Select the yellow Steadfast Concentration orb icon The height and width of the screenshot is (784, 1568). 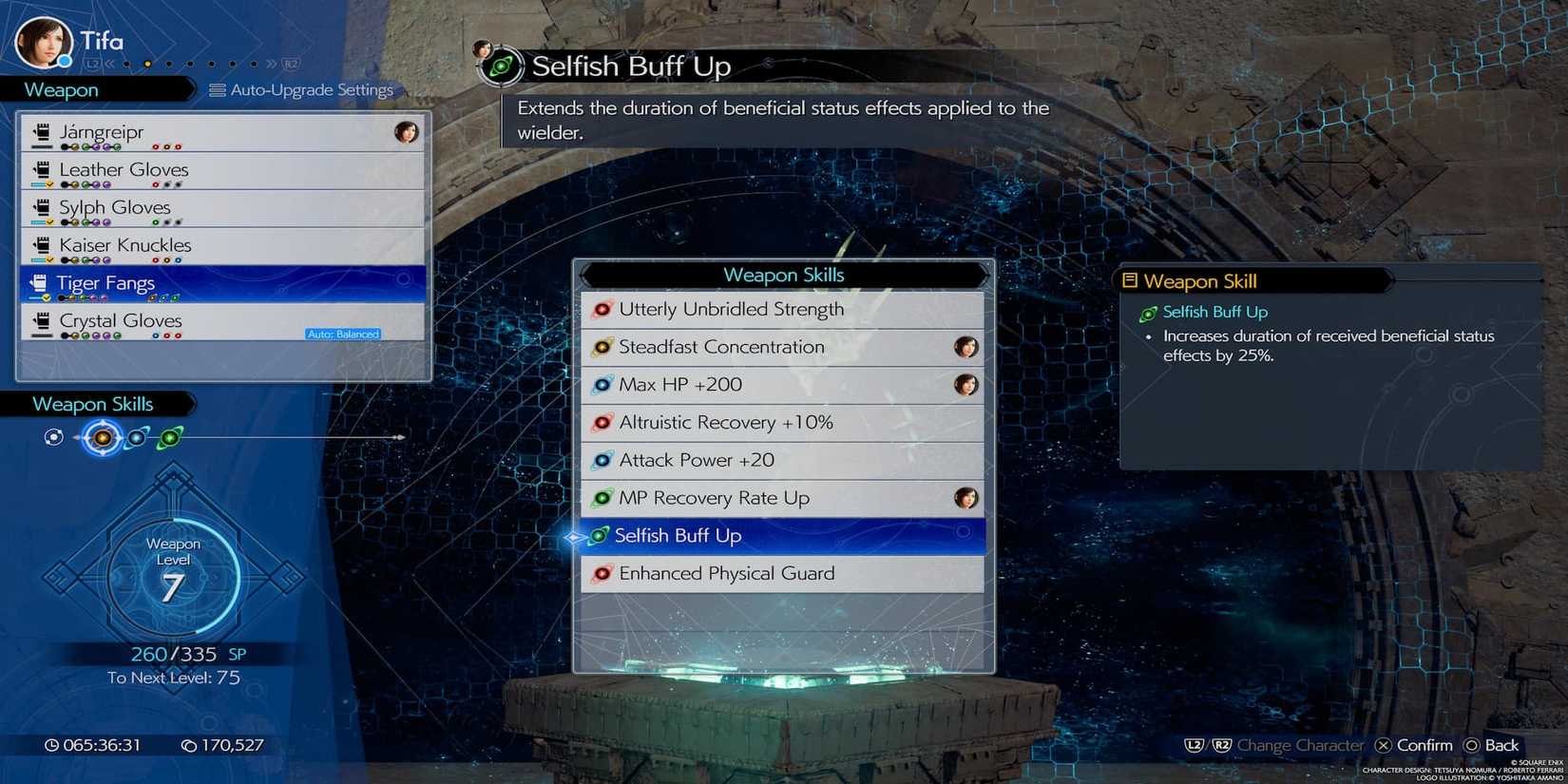pyautogui.click(x=602, y=347)
